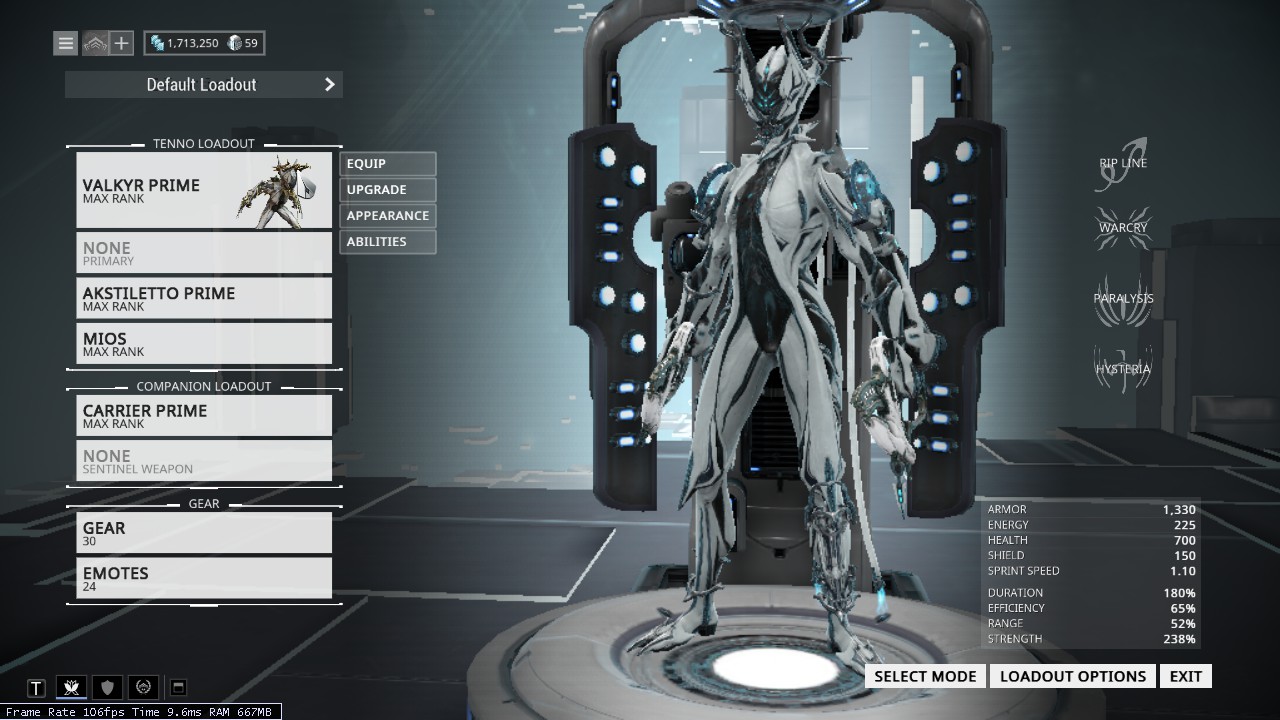Click the plus button beside the Tenno emblem
This screenshot has height=720, width=1280.
click(x=121, y=43)
